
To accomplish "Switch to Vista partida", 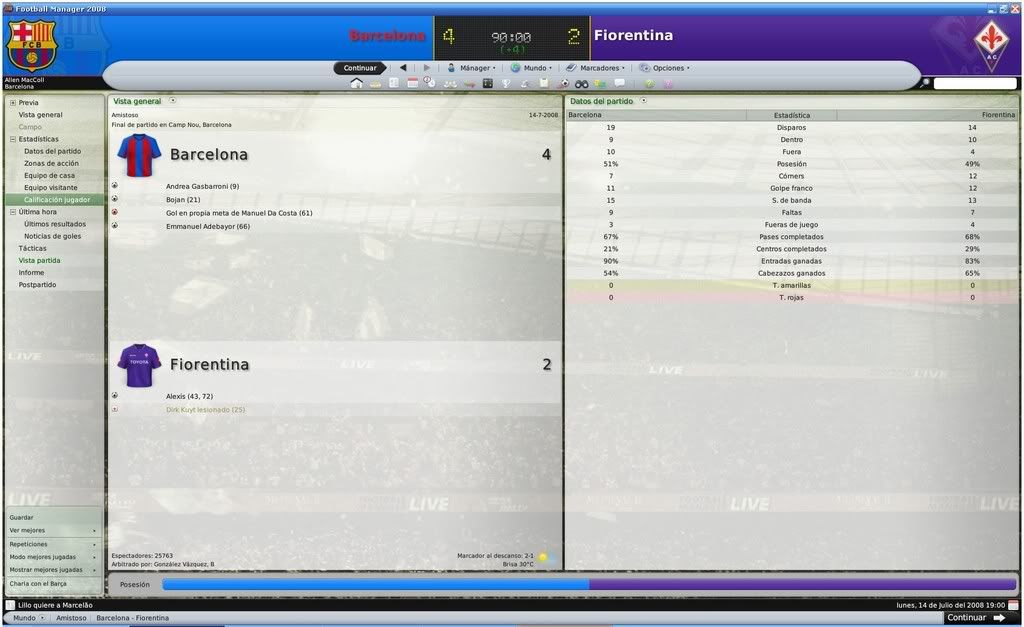I will pos(39,260).
